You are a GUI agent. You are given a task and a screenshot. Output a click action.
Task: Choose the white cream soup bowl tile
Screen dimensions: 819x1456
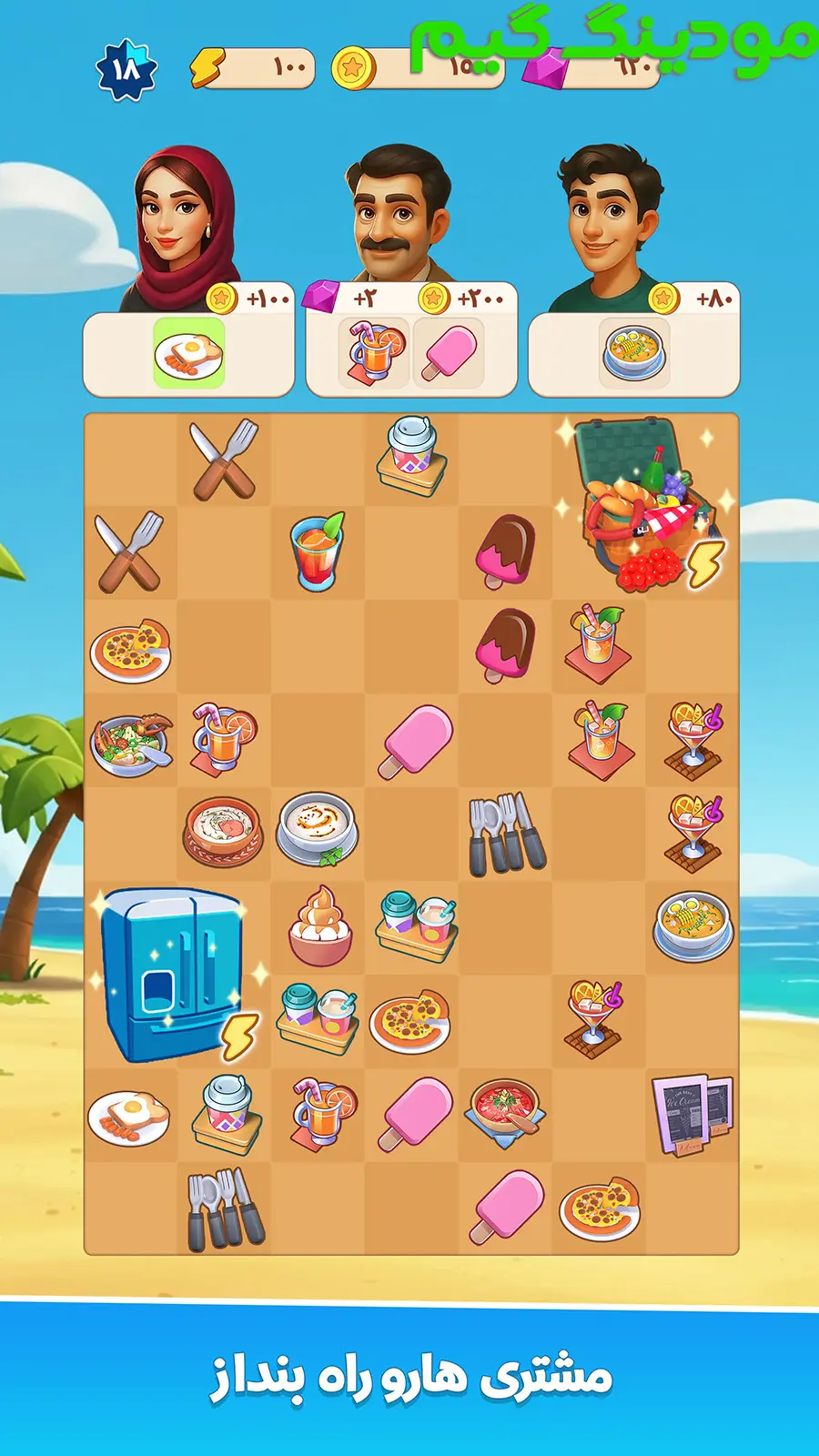[x=318, y=829]
